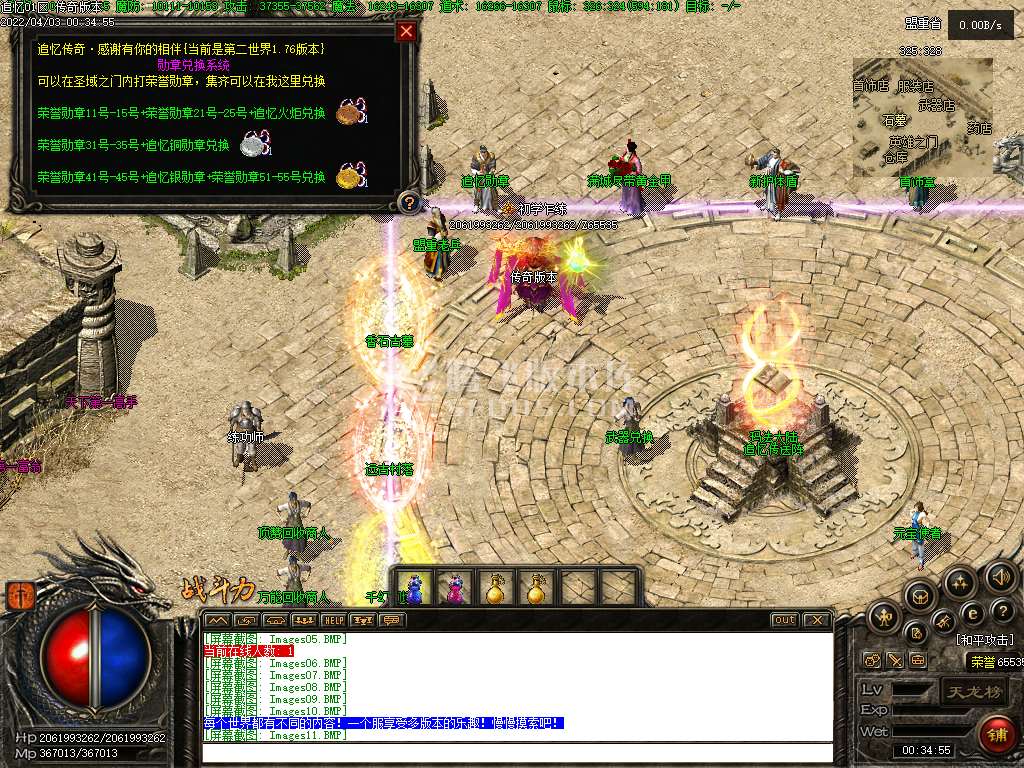
Task: Click the chat input field
Action: (517, 751)
